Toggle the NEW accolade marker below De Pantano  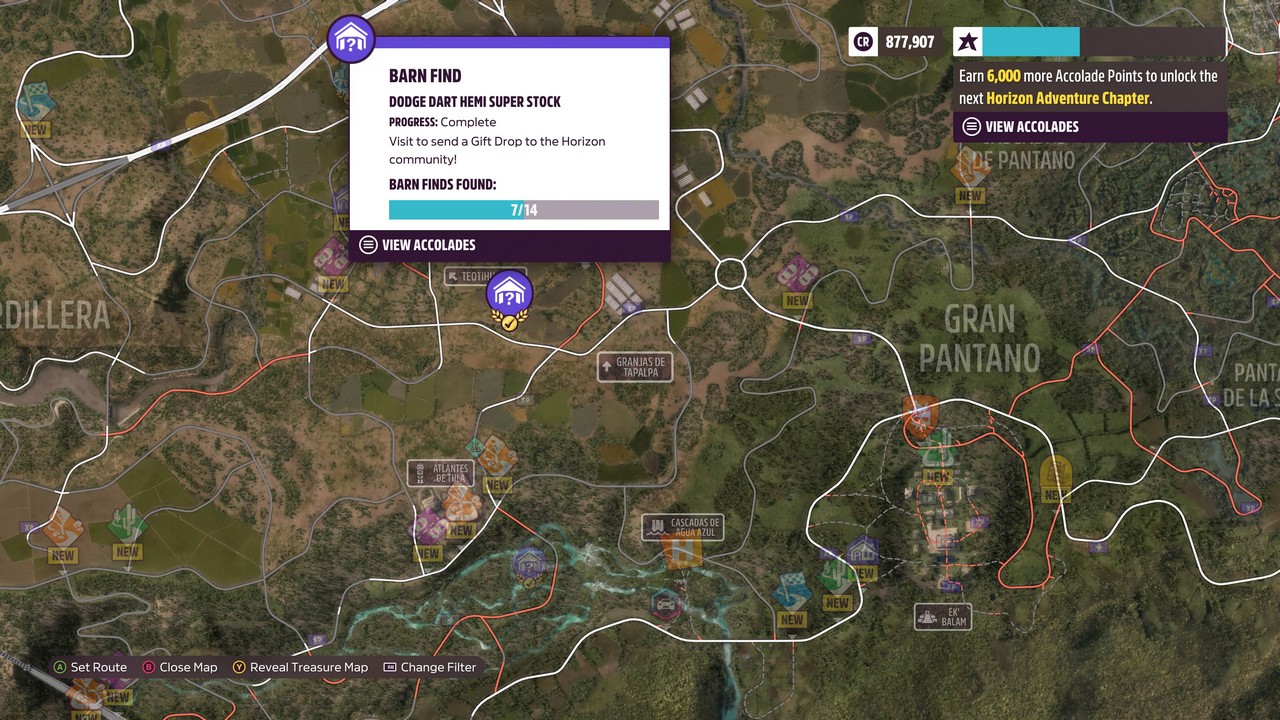pyautogui.click(x=968, y=196)
